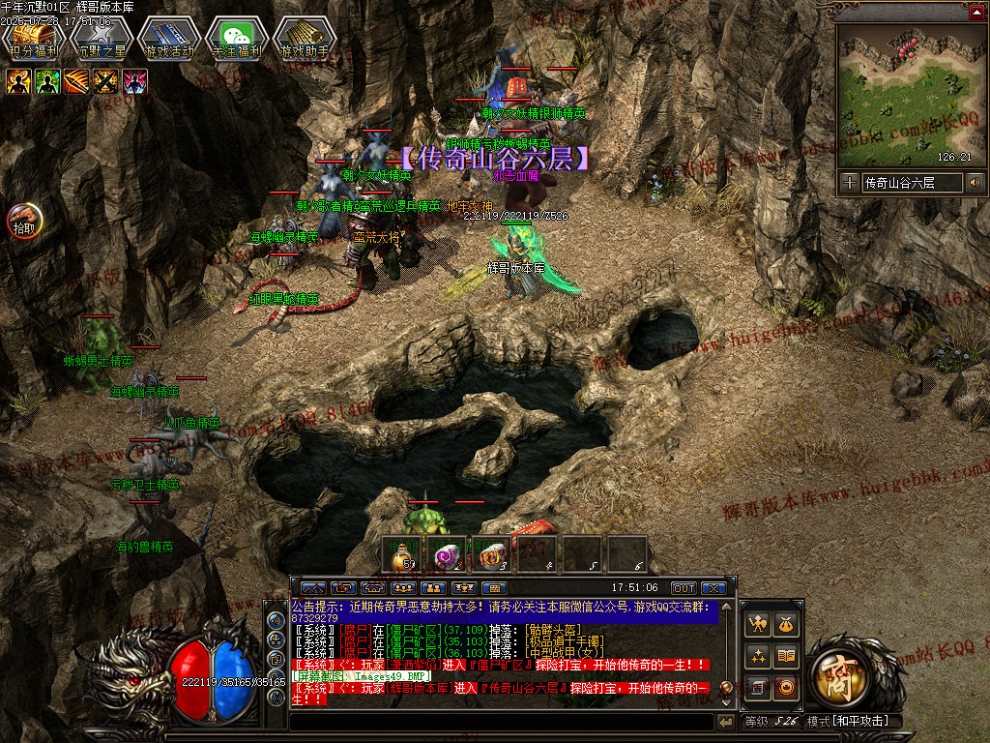The width and height of the screenshot is (990, 743).
Task: Use the purple swirl item in hotbar slot 2
Action: tap(446, 554)
